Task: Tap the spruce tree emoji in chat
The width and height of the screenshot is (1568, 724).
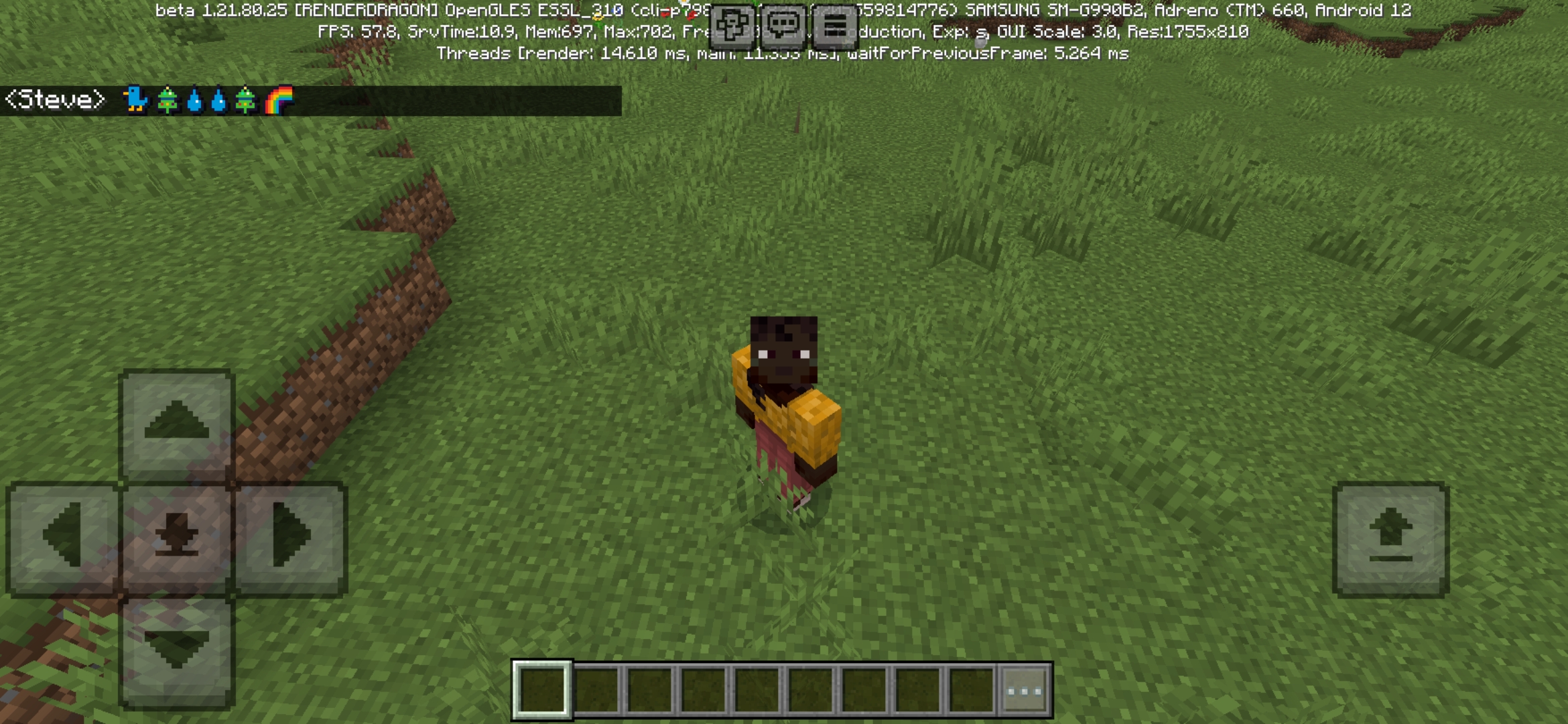Action: pyautogui.click(x=169, y=99)
